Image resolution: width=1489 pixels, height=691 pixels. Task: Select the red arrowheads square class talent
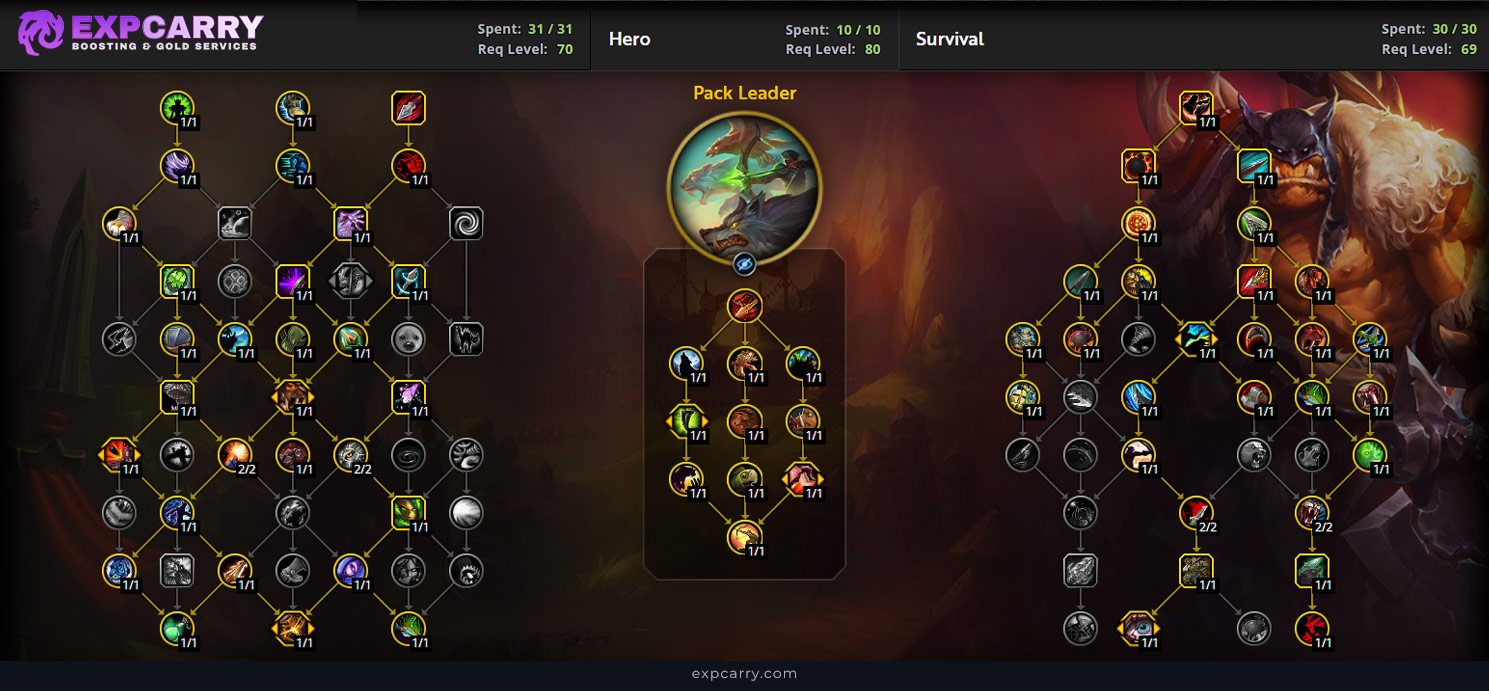click(x=408, y=108)
